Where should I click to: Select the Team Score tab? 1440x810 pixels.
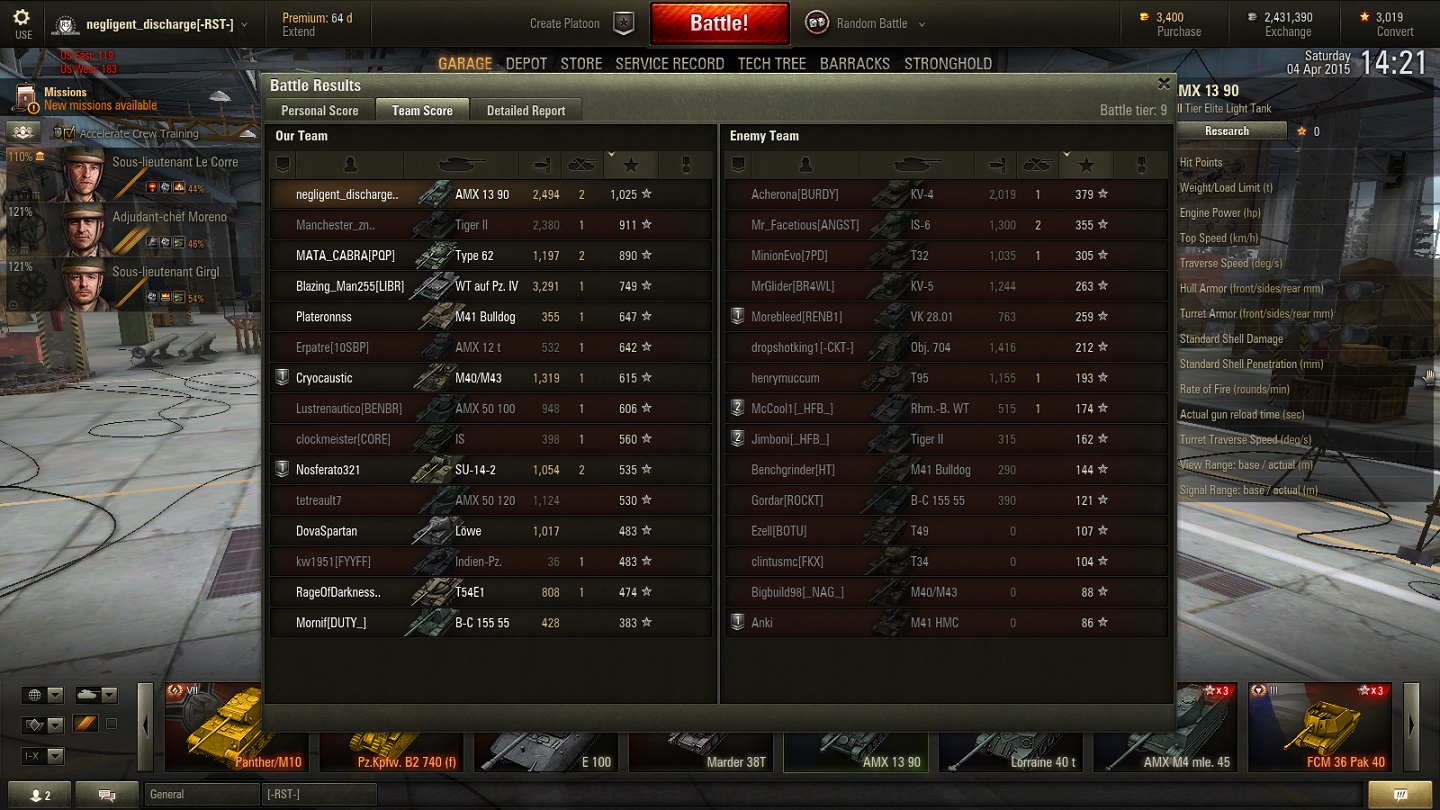tap(422, 110)
